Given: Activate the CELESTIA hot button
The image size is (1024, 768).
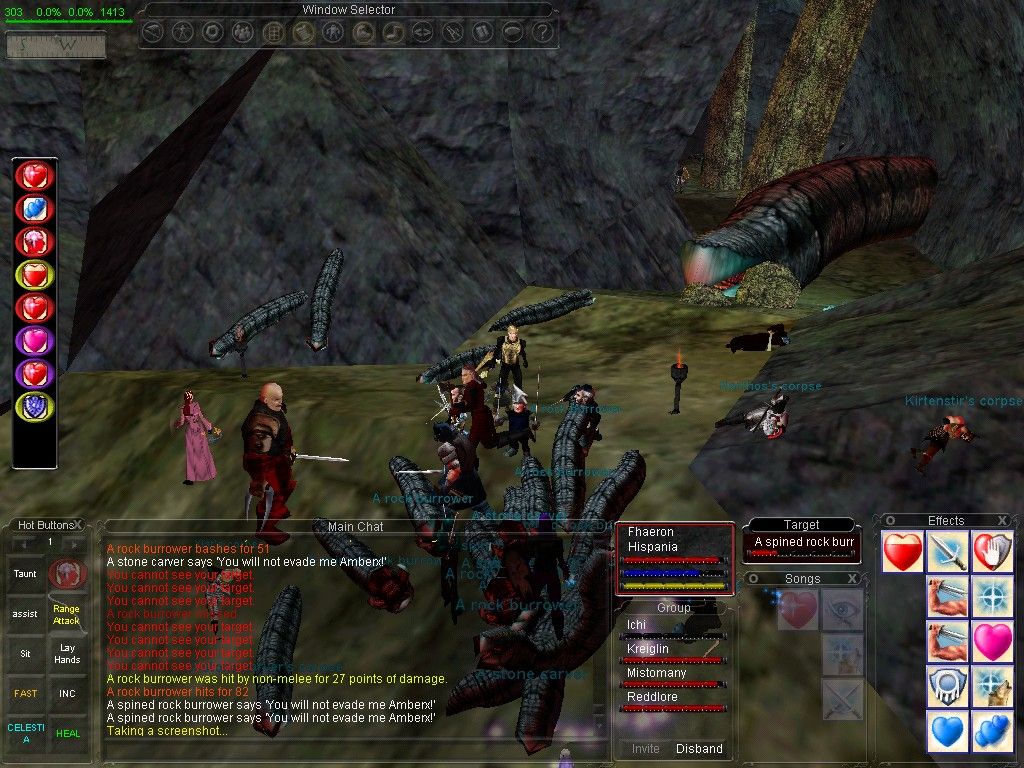Looking at the screenshot, I should [x=24, y=732].
